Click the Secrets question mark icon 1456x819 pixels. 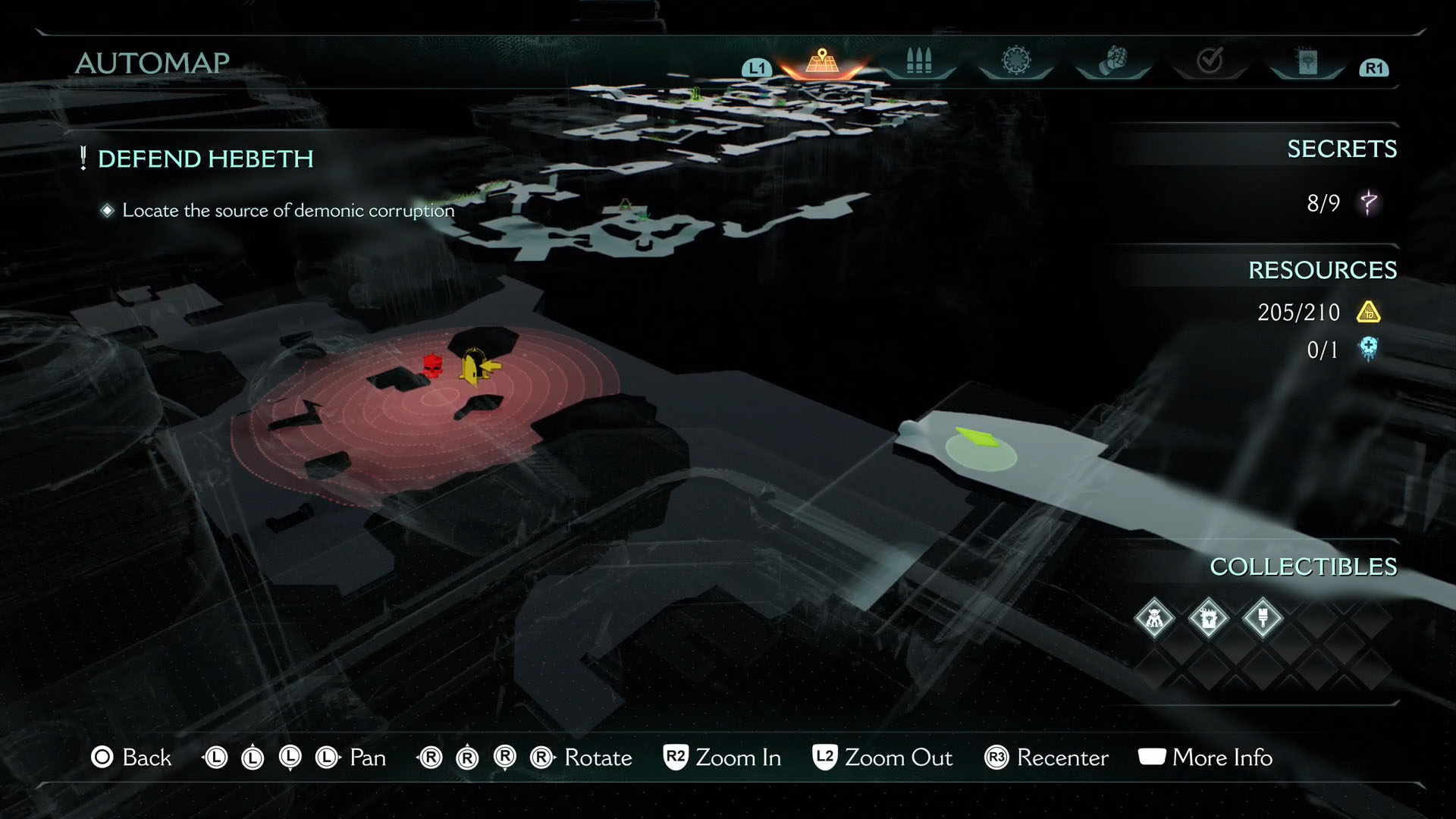[1370, 203]
